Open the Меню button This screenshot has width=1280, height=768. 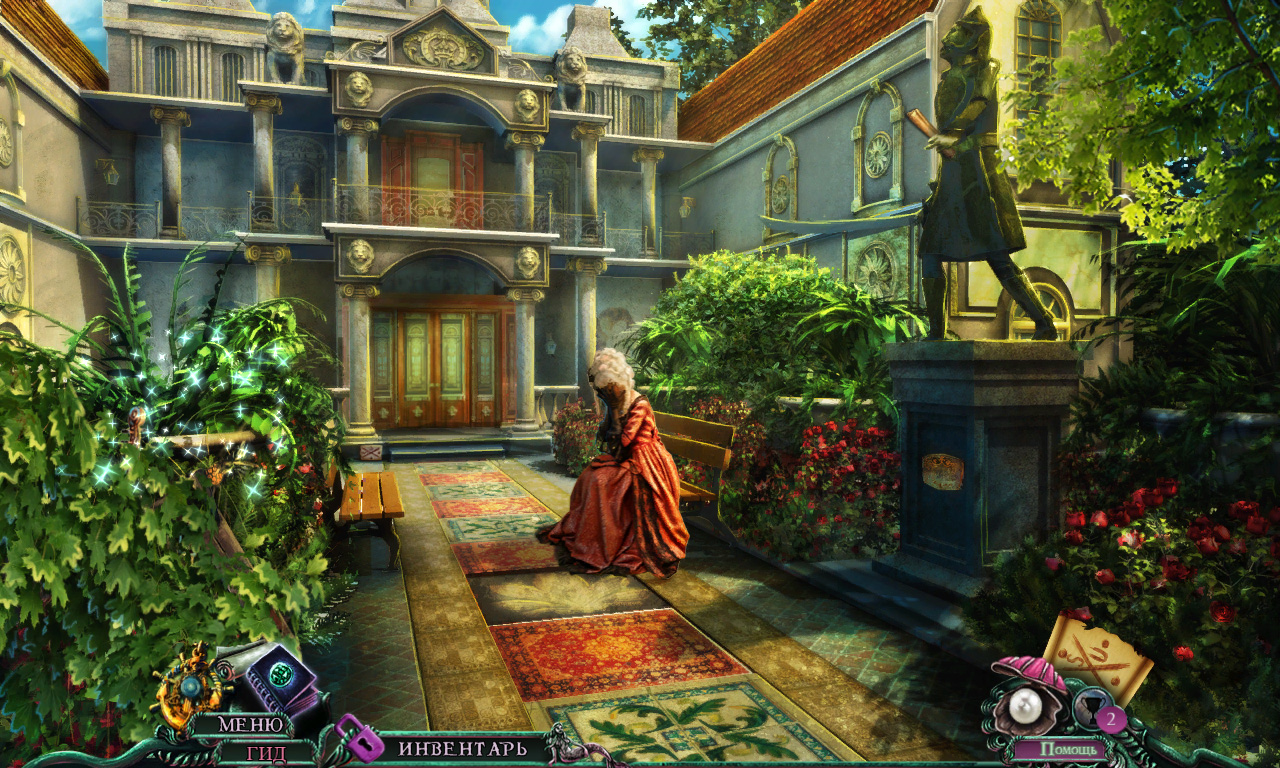coord(242,724)
